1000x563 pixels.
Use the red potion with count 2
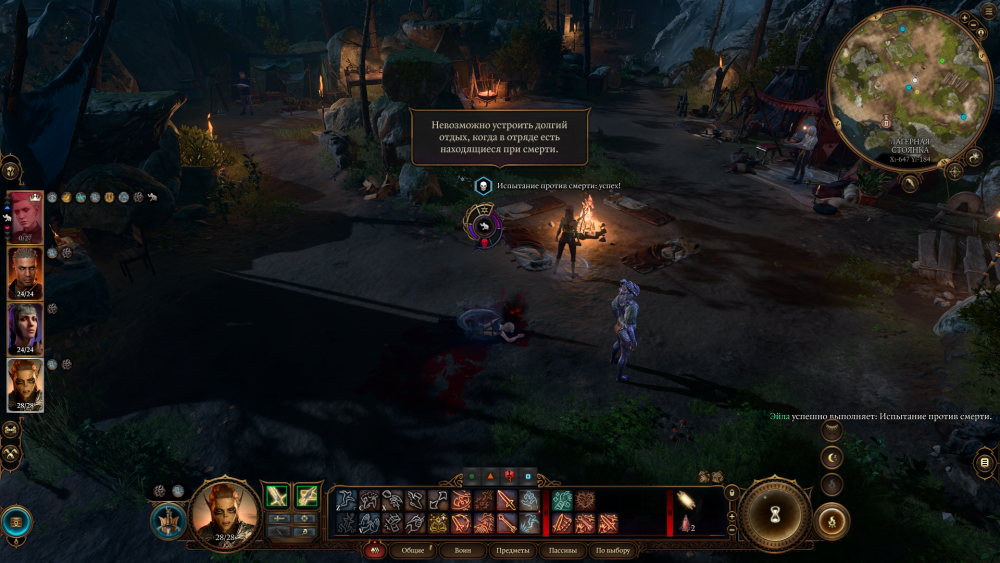tap(686, 522)
